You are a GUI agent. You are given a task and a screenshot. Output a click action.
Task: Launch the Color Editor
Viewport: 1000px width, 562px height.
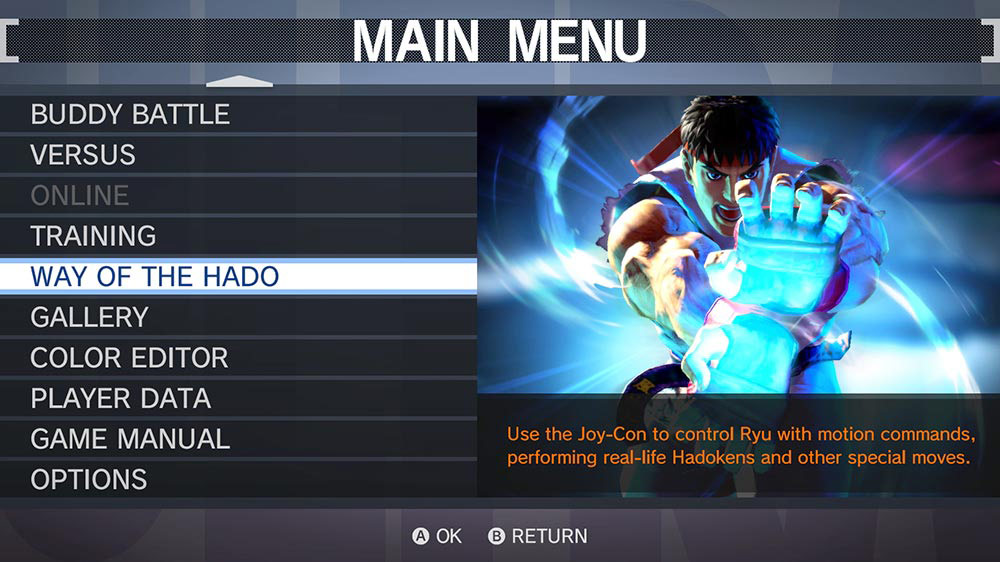[129, 358]
